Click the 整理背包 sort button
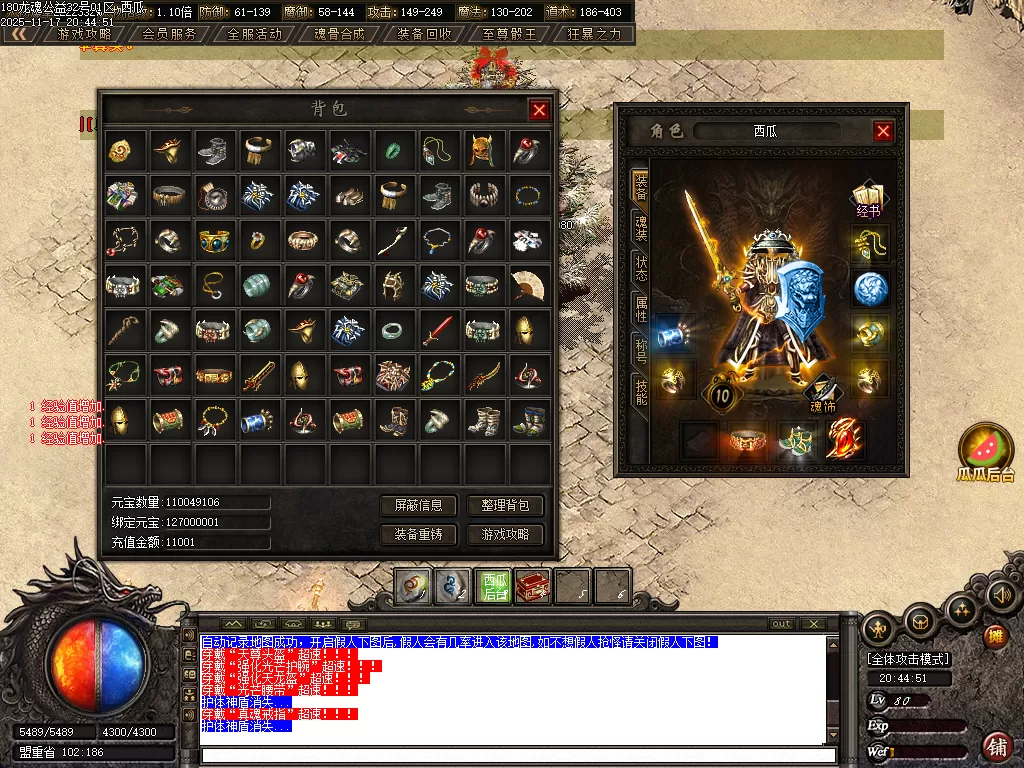This screenshot has width=1024, height=768. (505, 506)
